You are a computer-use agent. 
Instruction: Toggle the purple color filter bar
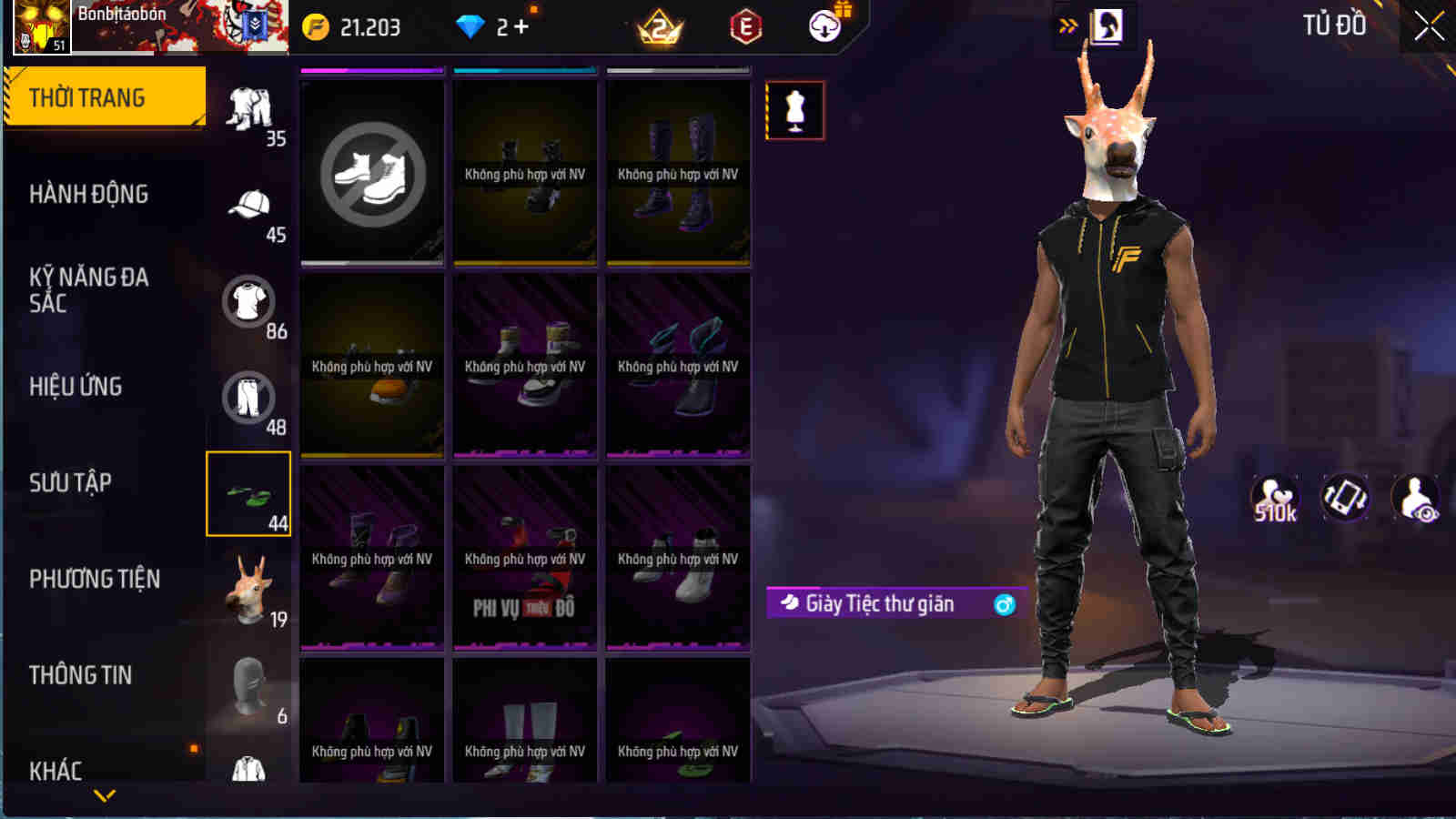pos(370,66)
